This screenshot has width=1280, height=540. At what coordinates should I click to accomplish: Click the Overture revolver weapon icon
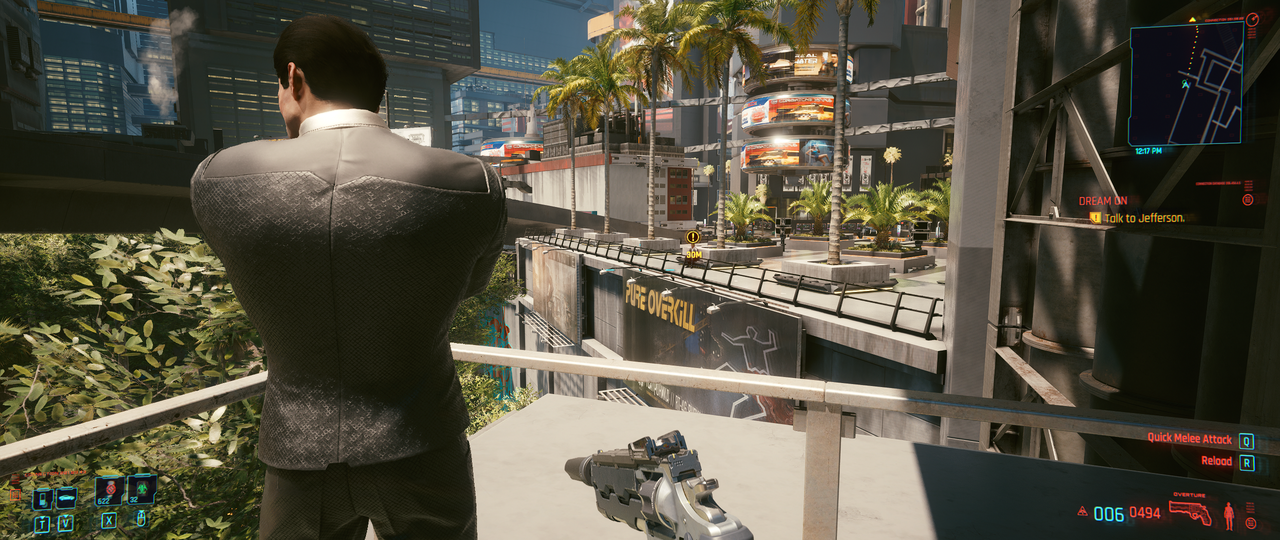click(x=1190, y=513)
